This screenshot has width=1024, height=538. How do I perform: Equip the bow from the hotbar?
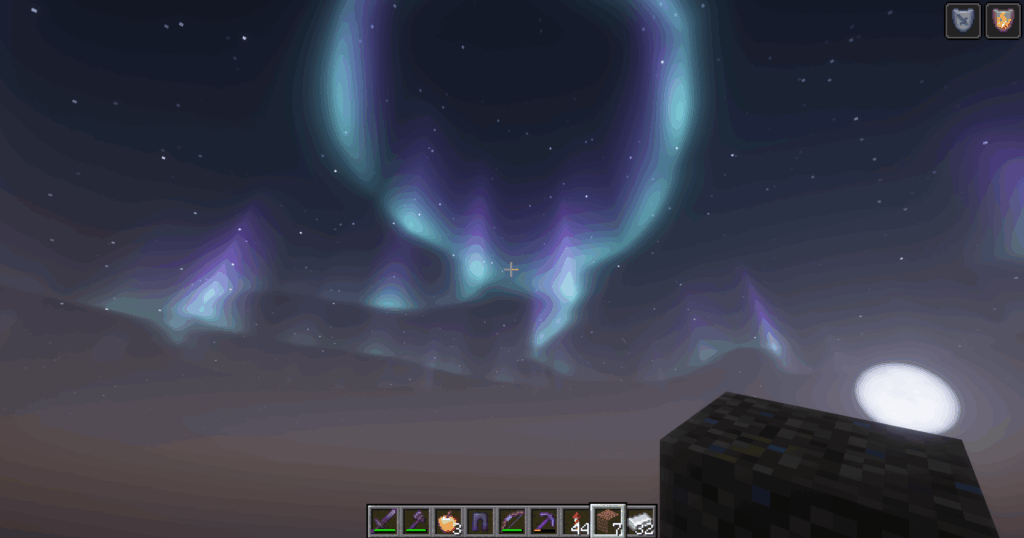(x=512, y=520)
